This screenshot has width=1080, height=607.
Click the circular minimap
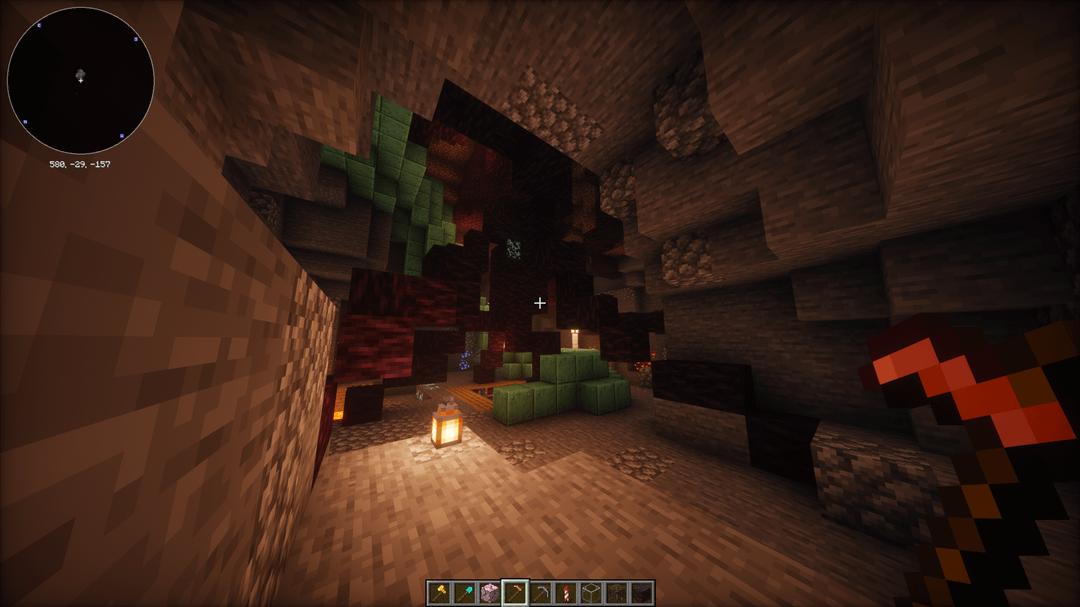pyautogui.click(x=81, y=81)
